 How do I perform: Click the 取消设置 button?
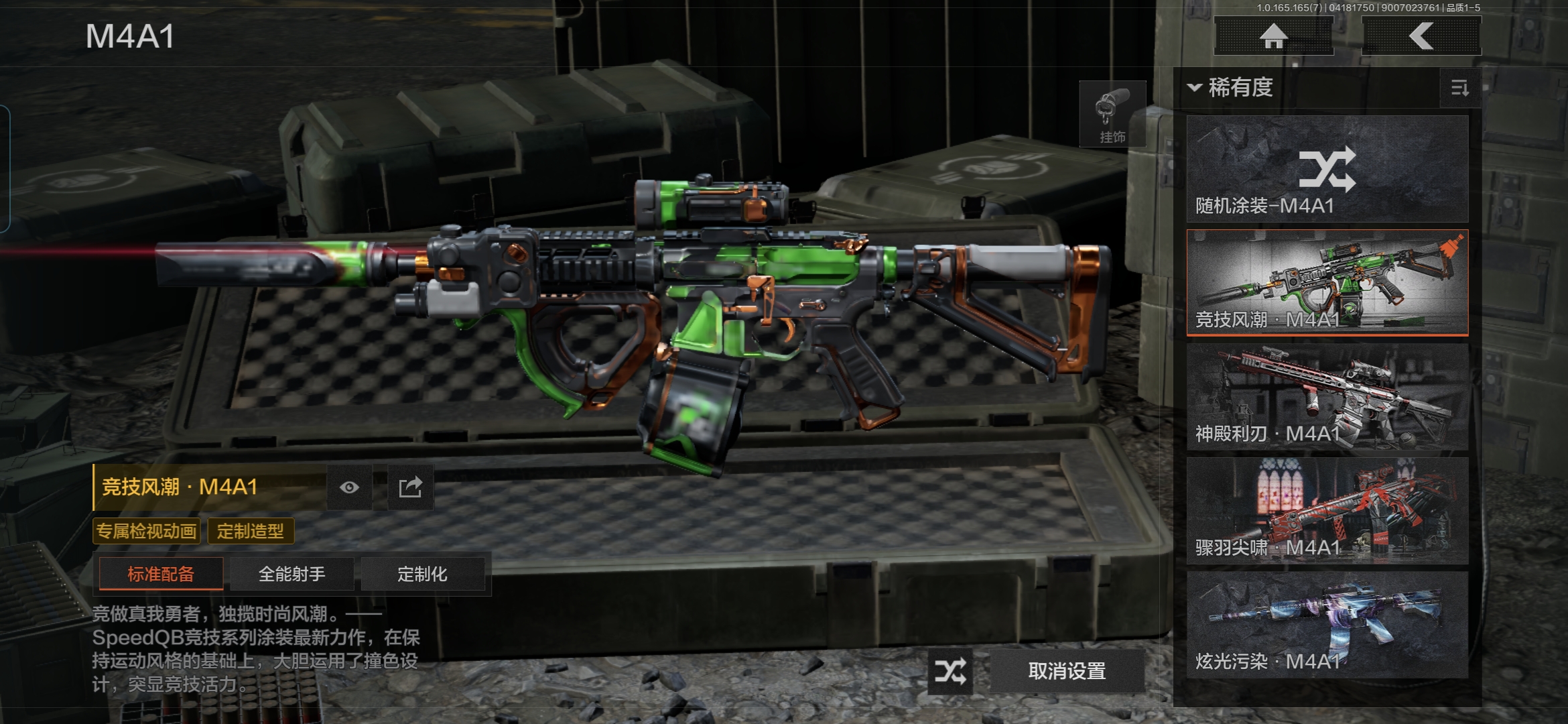coord(1067,671)
